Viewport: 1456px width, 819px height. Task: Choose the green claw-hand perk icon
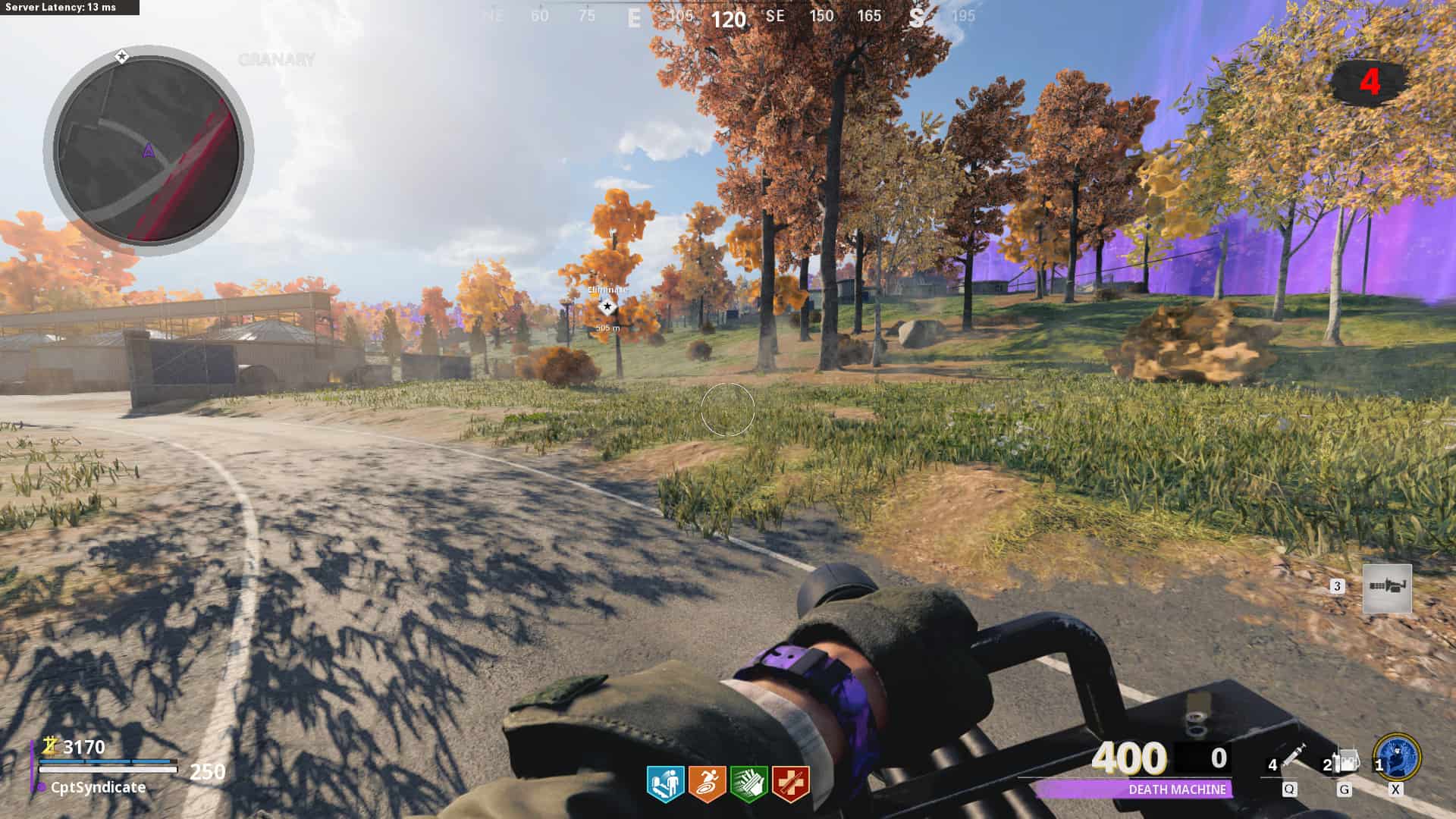pyautogui.click(x=748, y=783)
